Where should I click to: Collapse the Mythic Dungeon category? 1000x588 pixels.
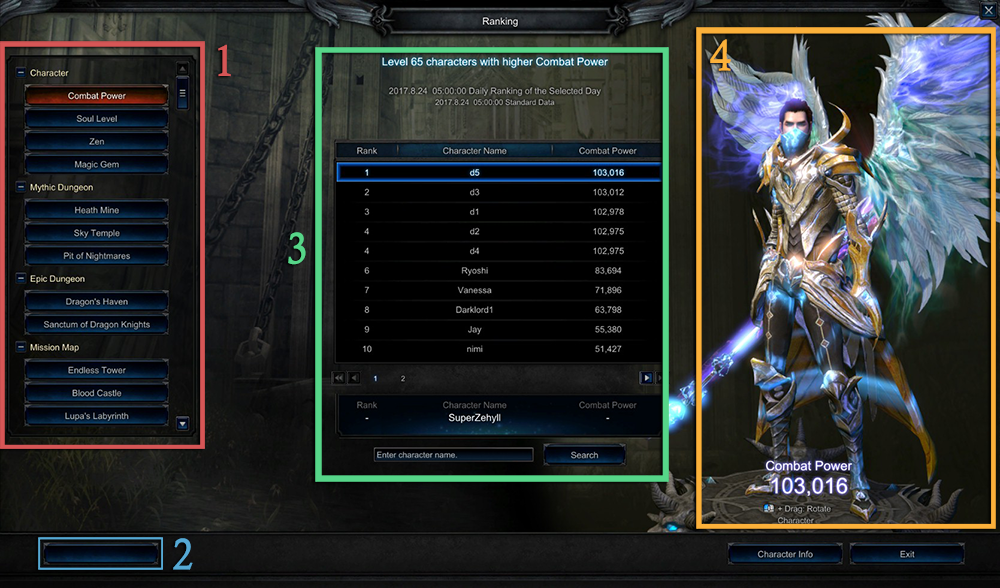point(21,187)
